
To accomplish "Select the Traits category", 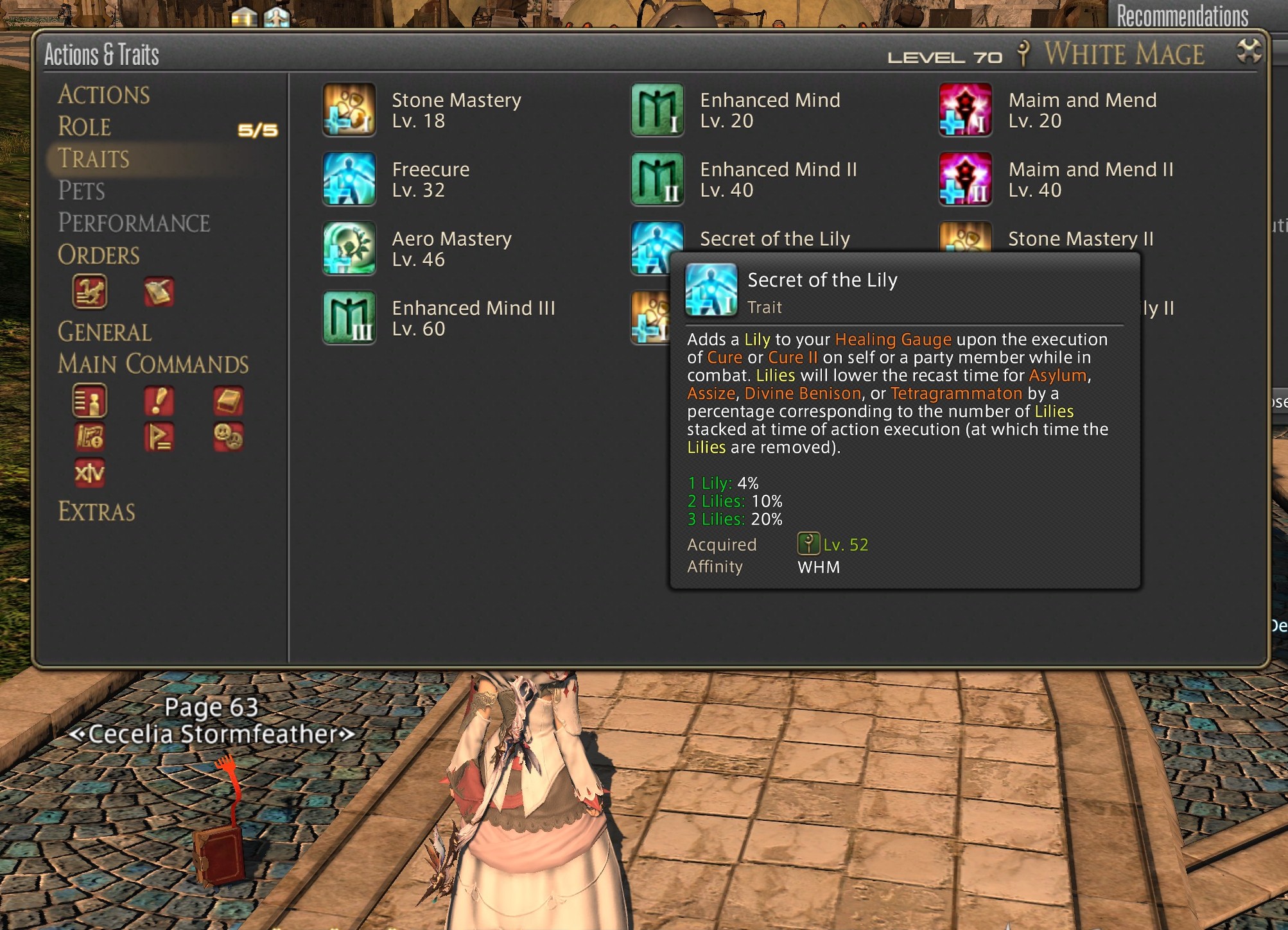I will (94, 159).
